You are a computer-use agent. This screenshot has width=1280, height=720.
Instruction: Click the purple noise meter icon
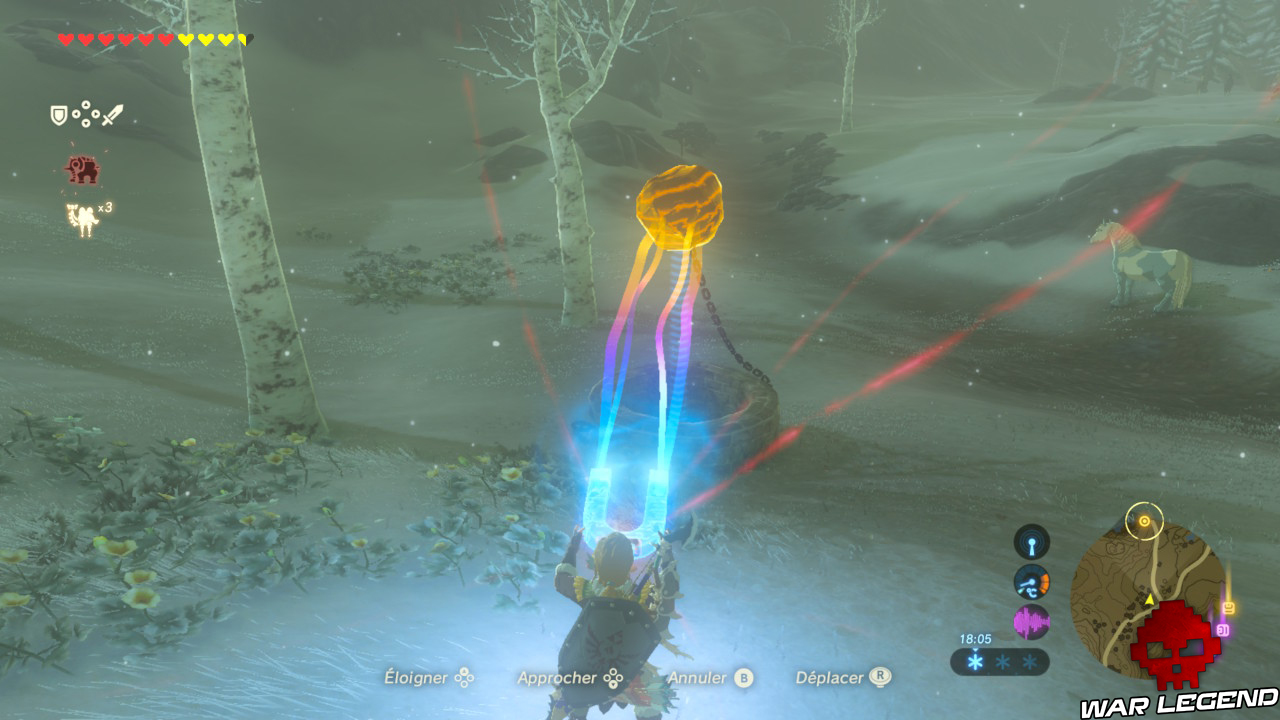pyautogui.click(x=1030, y=619)
